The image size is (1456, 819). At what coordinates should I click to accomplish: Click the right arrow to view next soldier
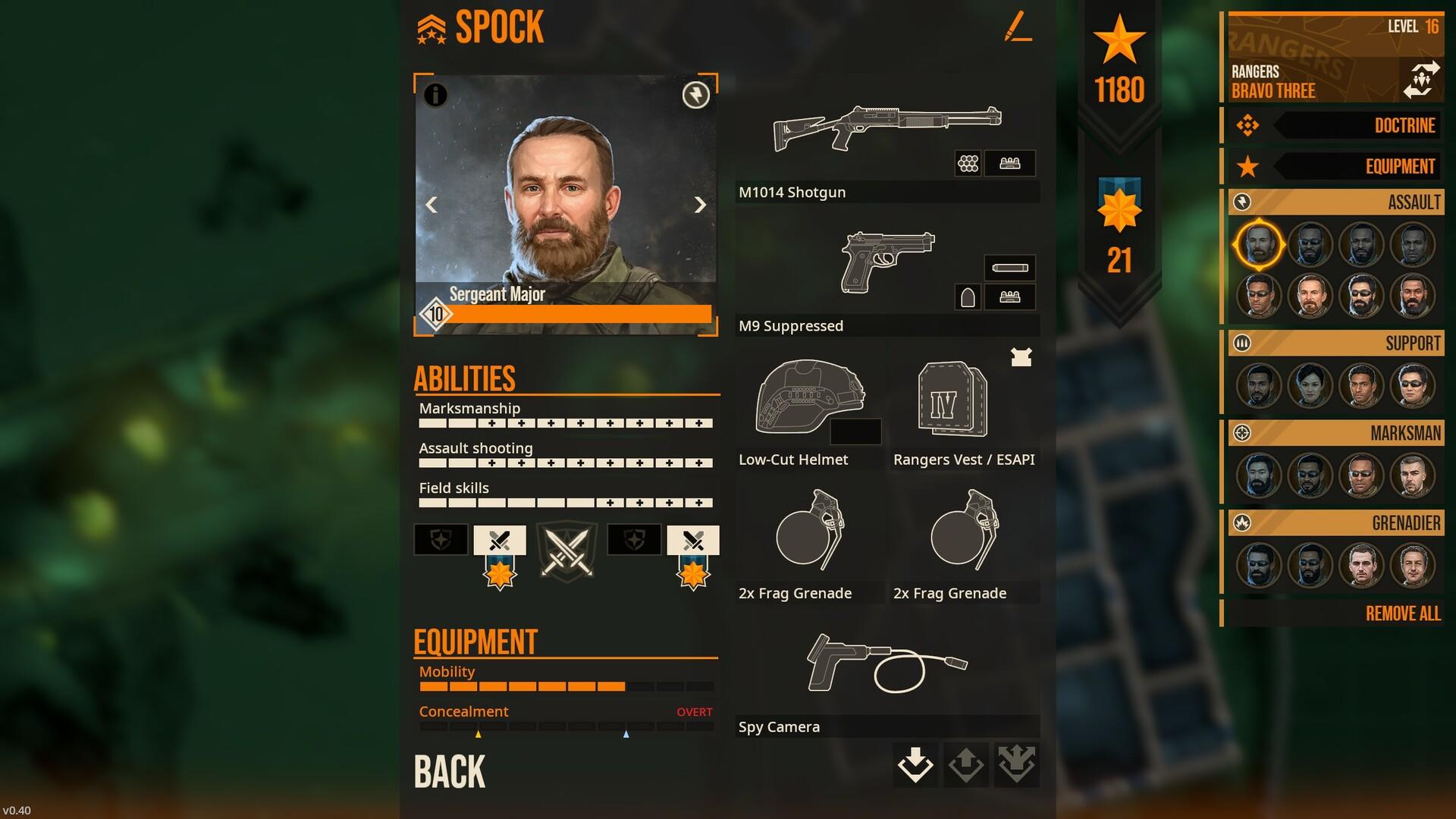pos(699,205)
